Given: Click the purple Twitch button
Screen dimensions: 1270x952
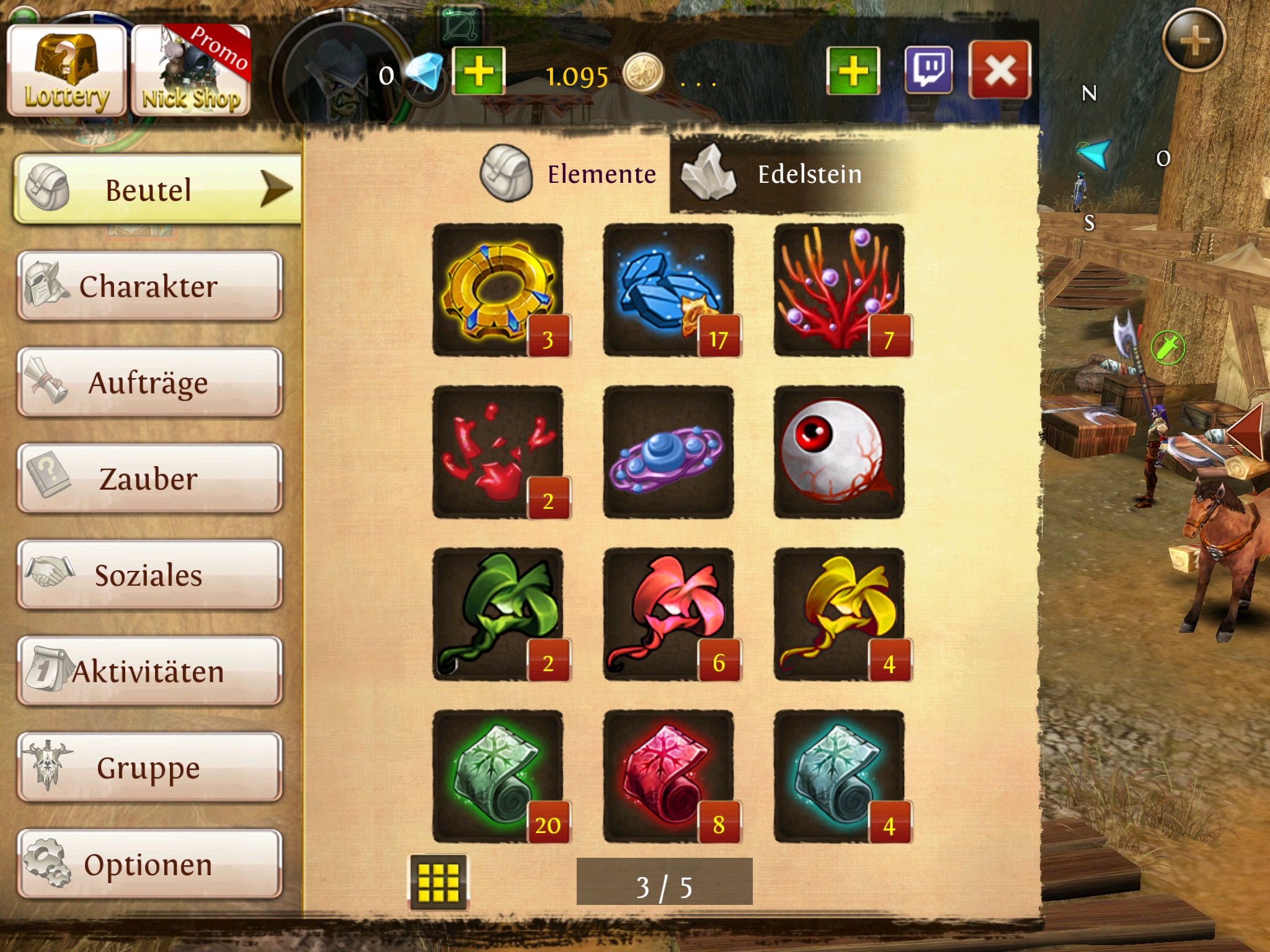Looking at the screenshot, I should click(x=928, y=70).
